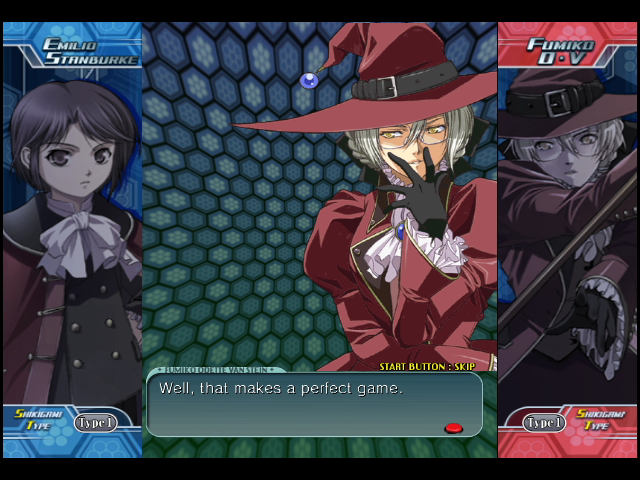Viewport: 640px width, 480px height.
Task: Select Emilio's Shikigami Type 1 badge
Action: [x=95, y=422]
